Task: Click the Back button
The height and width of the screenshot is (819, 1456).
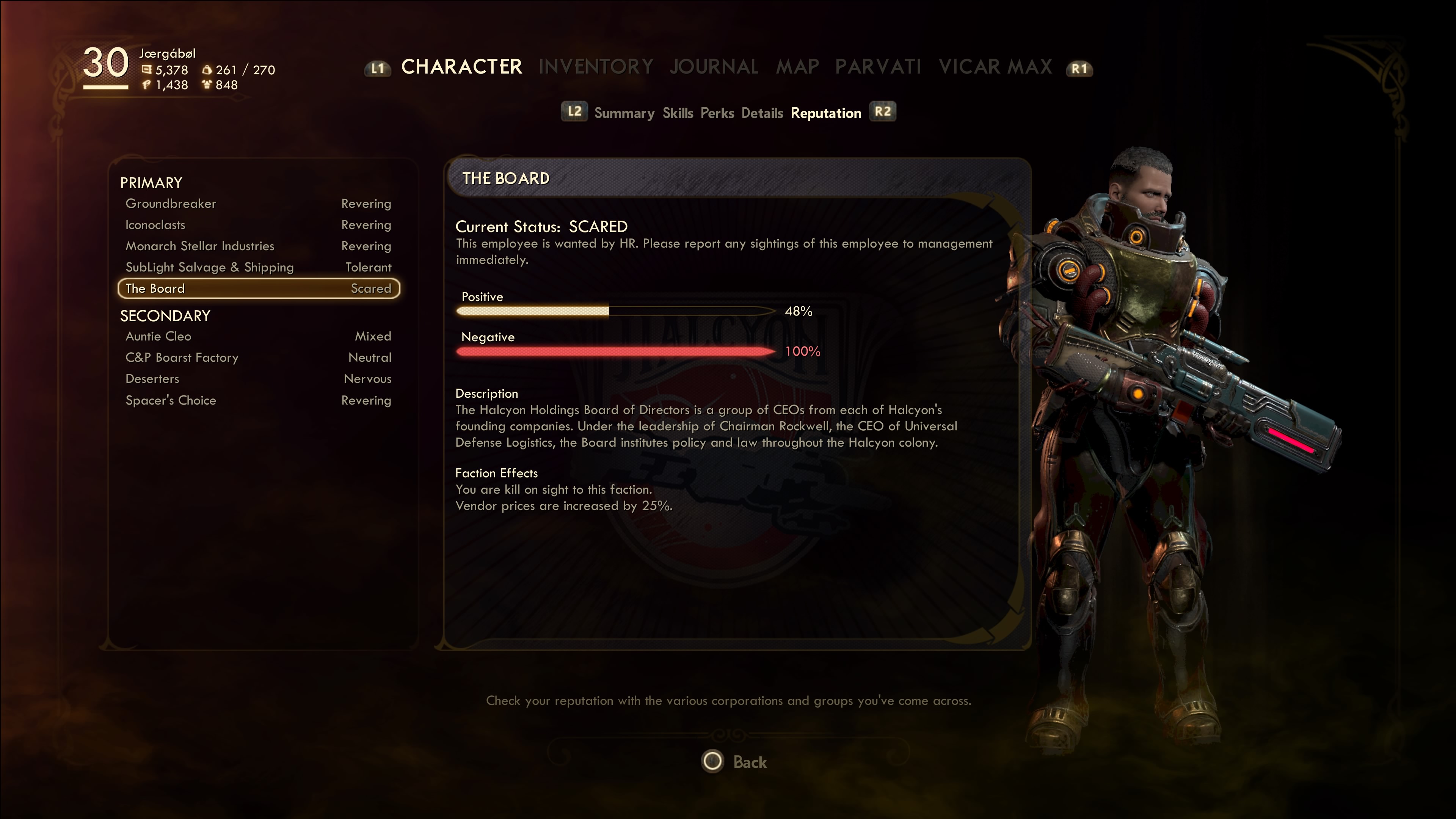Action: click(735, 761)
